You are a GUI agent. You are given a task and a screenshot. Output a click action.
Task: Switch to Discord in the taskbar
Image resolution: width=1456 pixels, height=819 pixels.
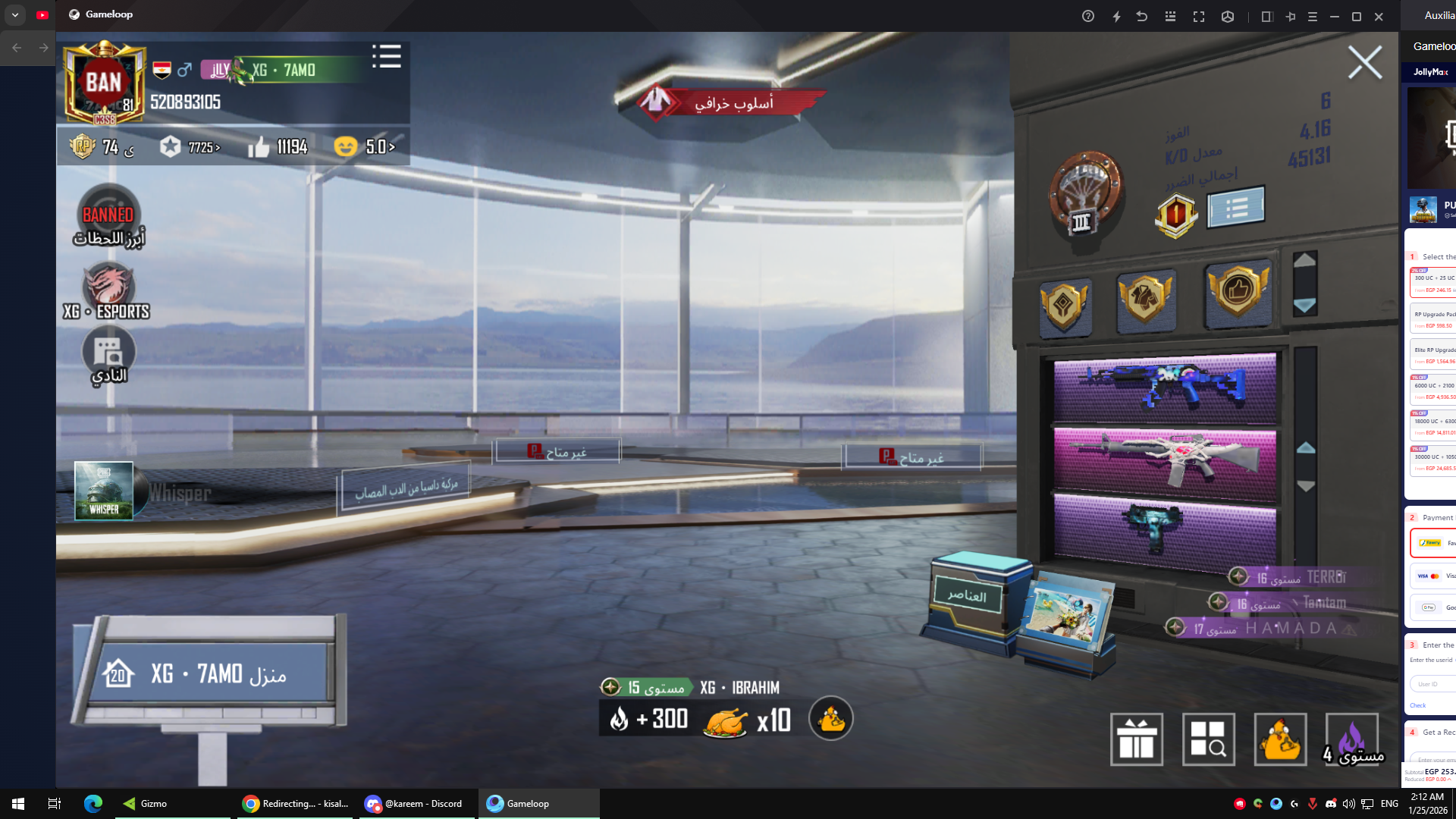415,804
